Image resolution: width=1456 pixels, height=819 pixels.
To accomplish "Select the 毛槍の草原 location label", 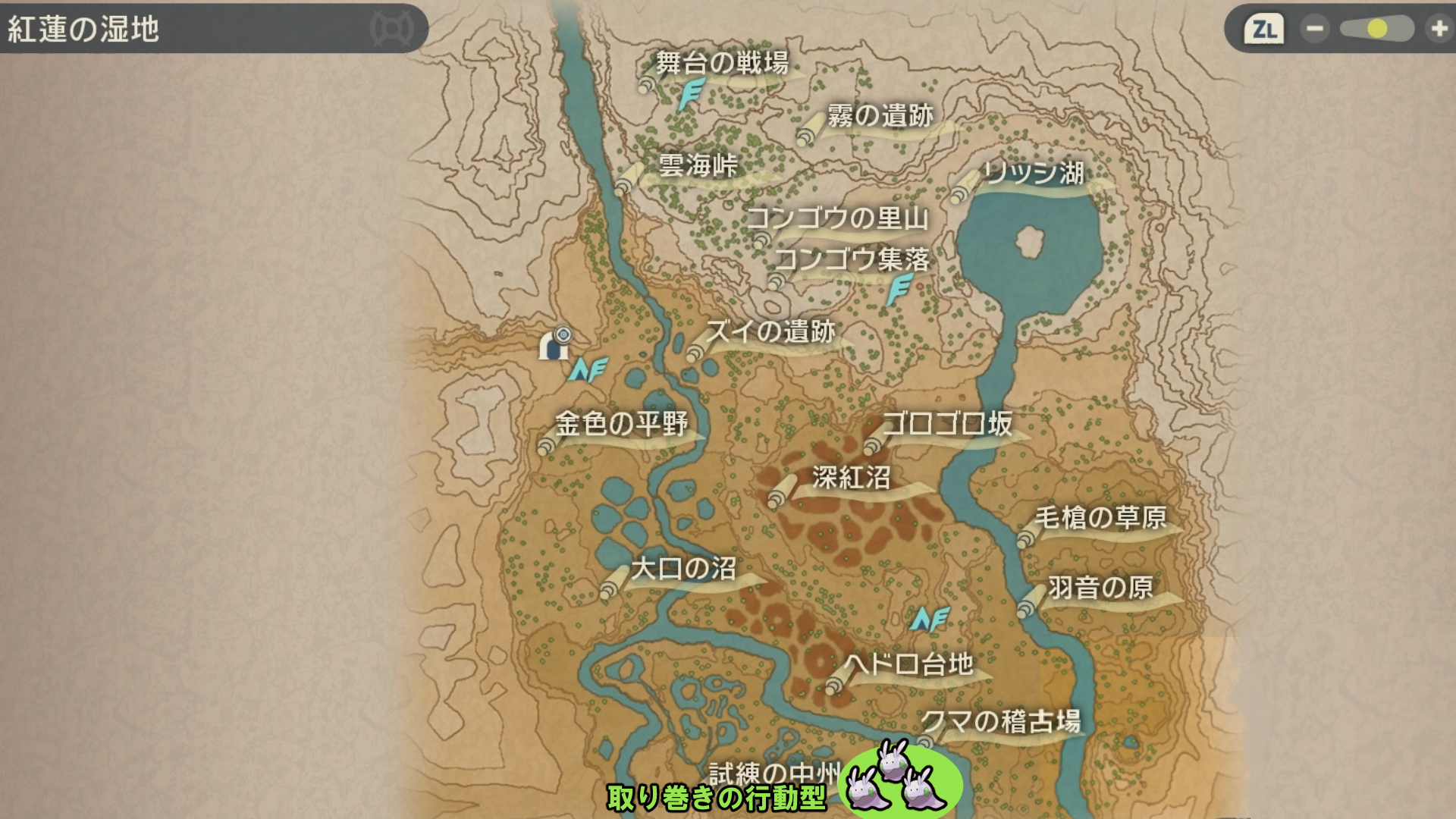I will (x=1100, y=518).
